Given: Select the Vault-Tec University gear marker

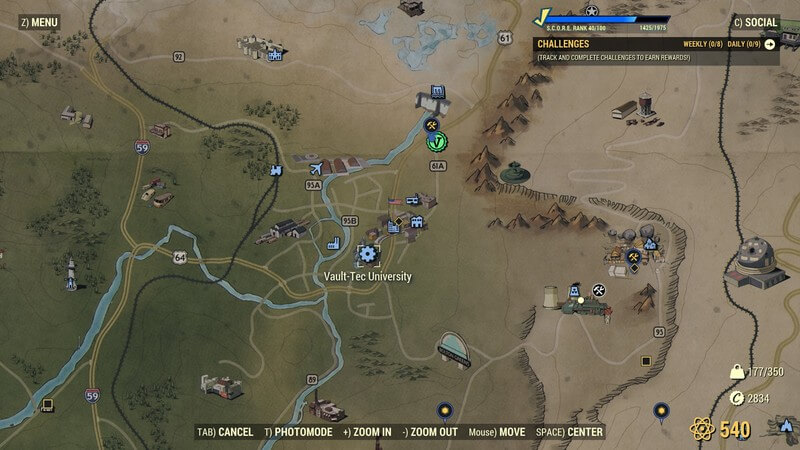Looking at the screenshot, I should pyautogui.click(x=367, y=254).
